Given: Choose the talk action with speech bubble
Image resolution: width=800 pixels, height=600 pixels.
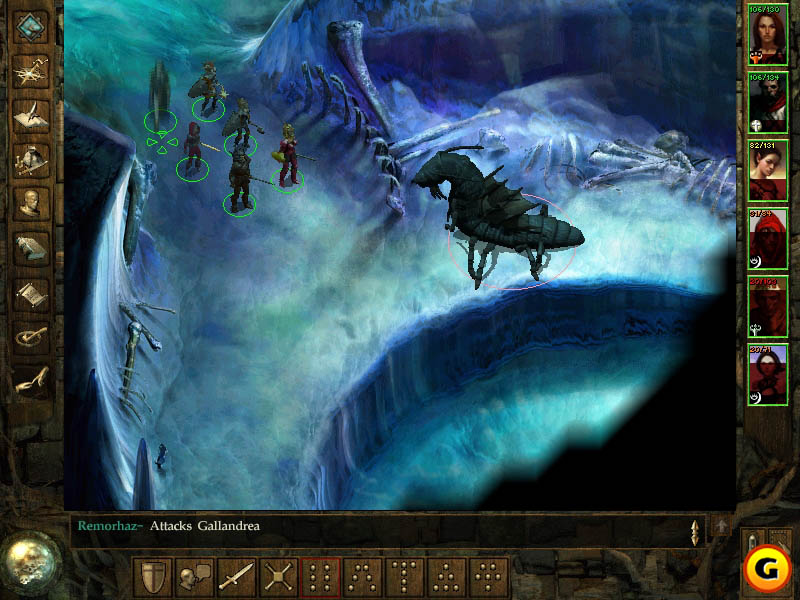Looking at the screenshot, I should (x=193, y=577).
